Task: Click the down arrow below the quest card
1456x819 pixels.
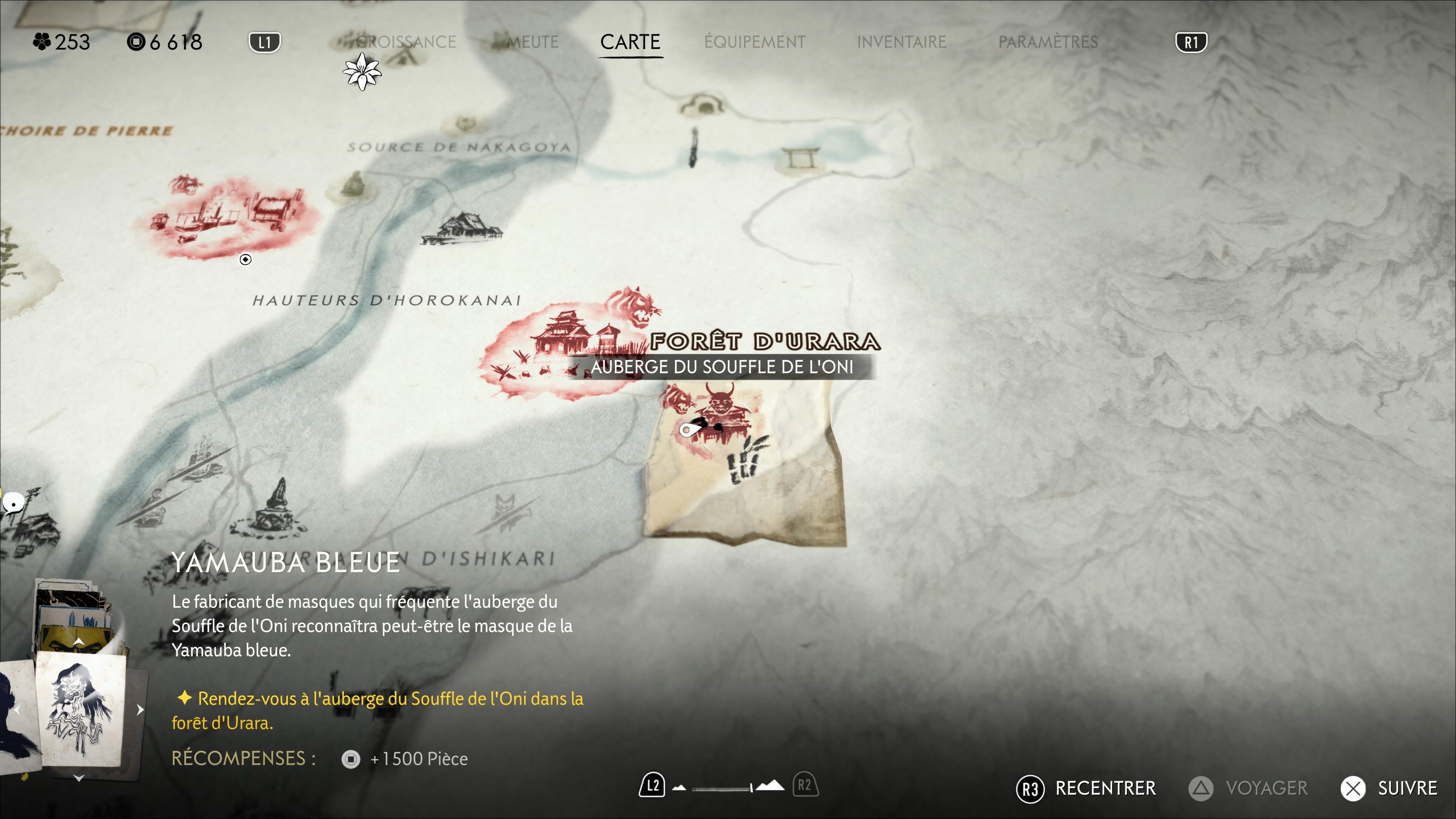Action: tap(79, 778)
